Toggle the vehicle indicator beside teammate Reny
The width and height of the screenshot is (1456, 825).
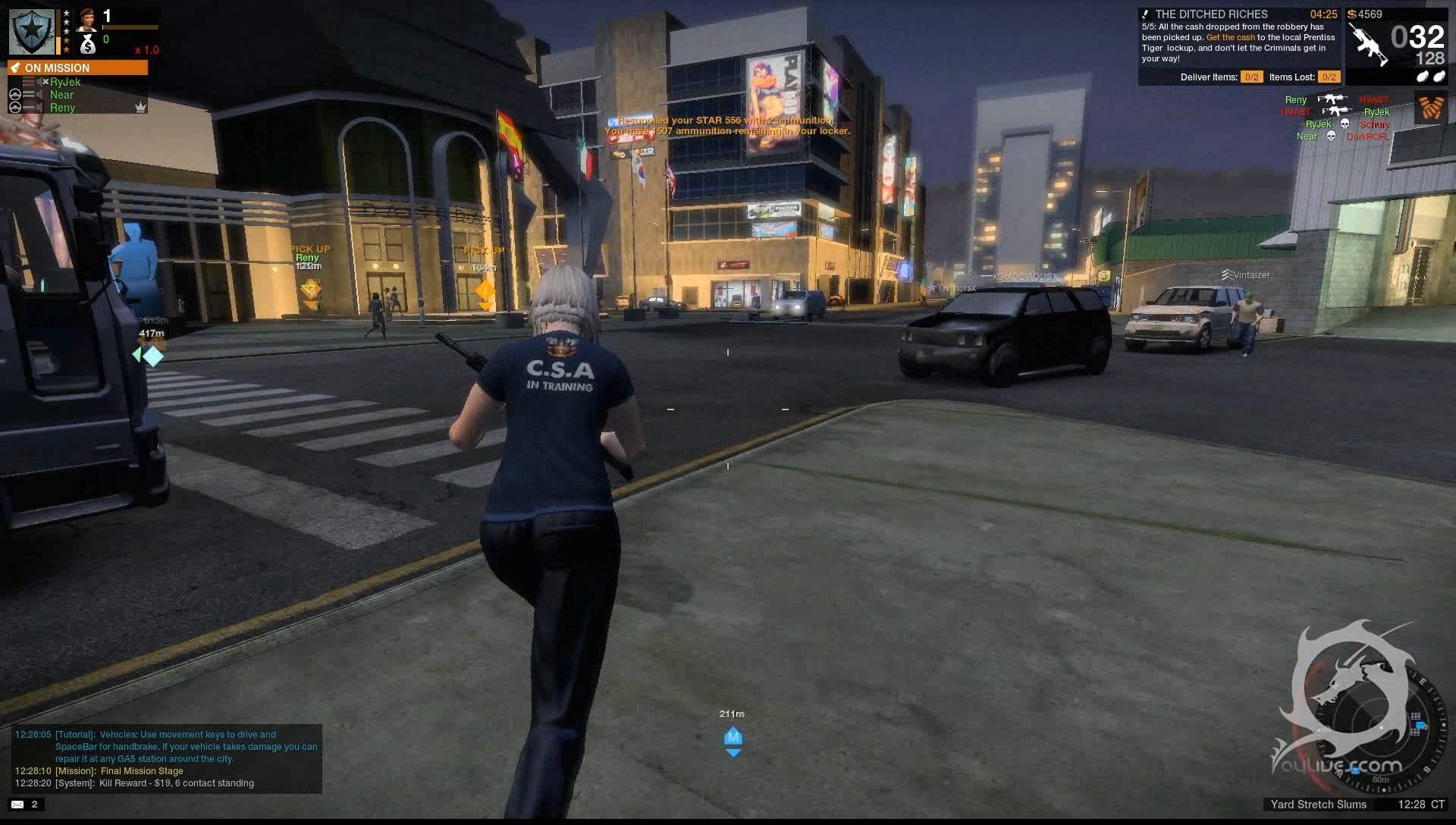[15, 107]
